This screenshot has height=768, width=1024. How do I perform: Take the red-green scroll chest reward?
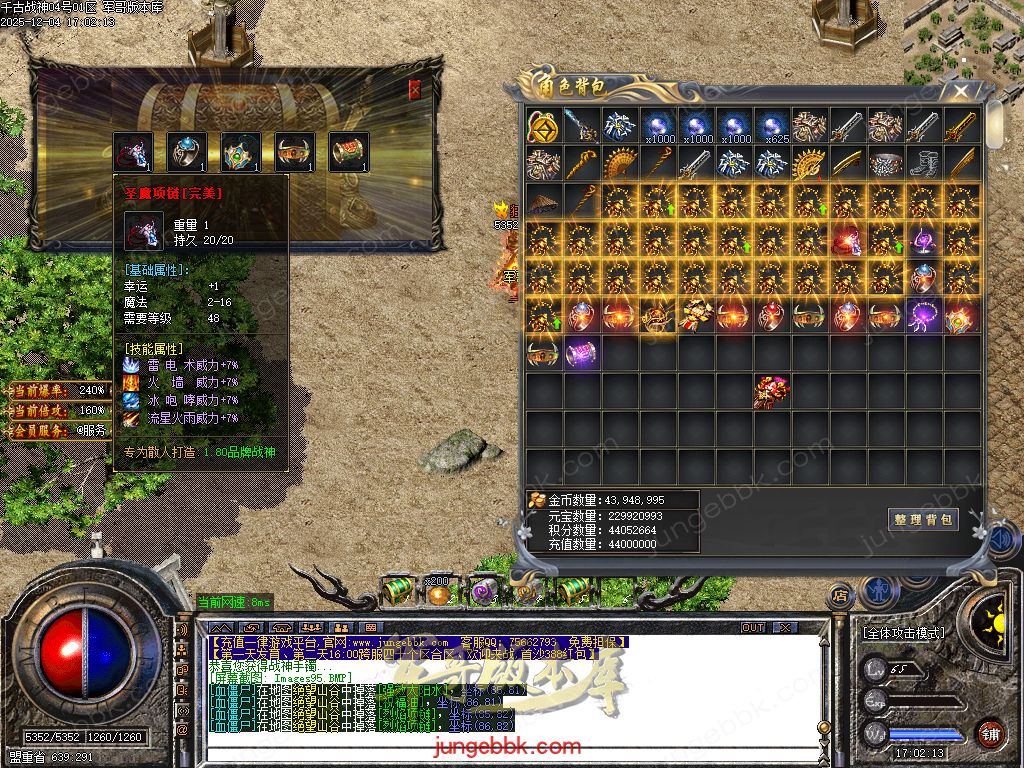click(349, 152)
